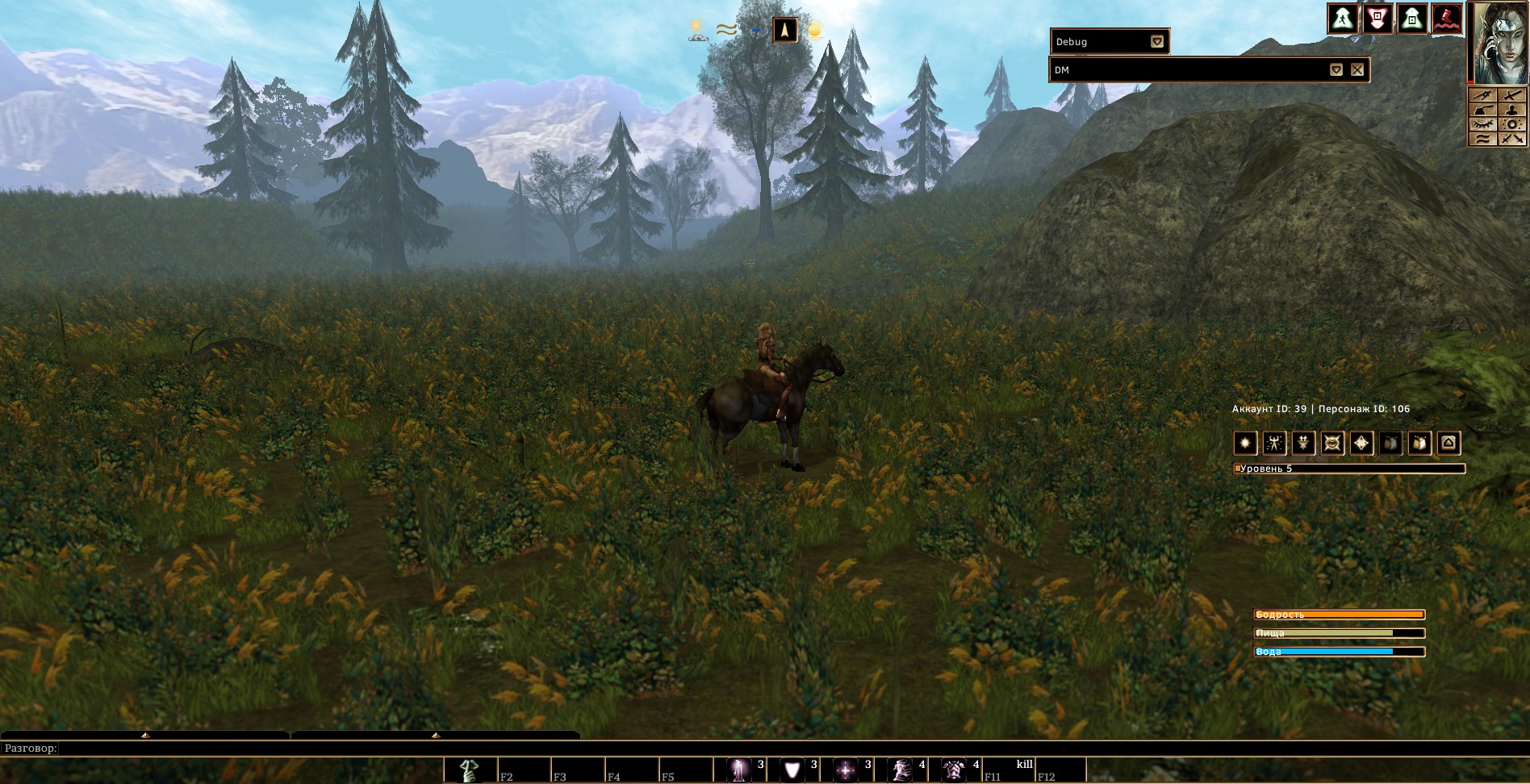Image resolution: width=1530 pixels, height=784 pixels.
Task: Click the compass arrow icon
Action: [785, 31]
